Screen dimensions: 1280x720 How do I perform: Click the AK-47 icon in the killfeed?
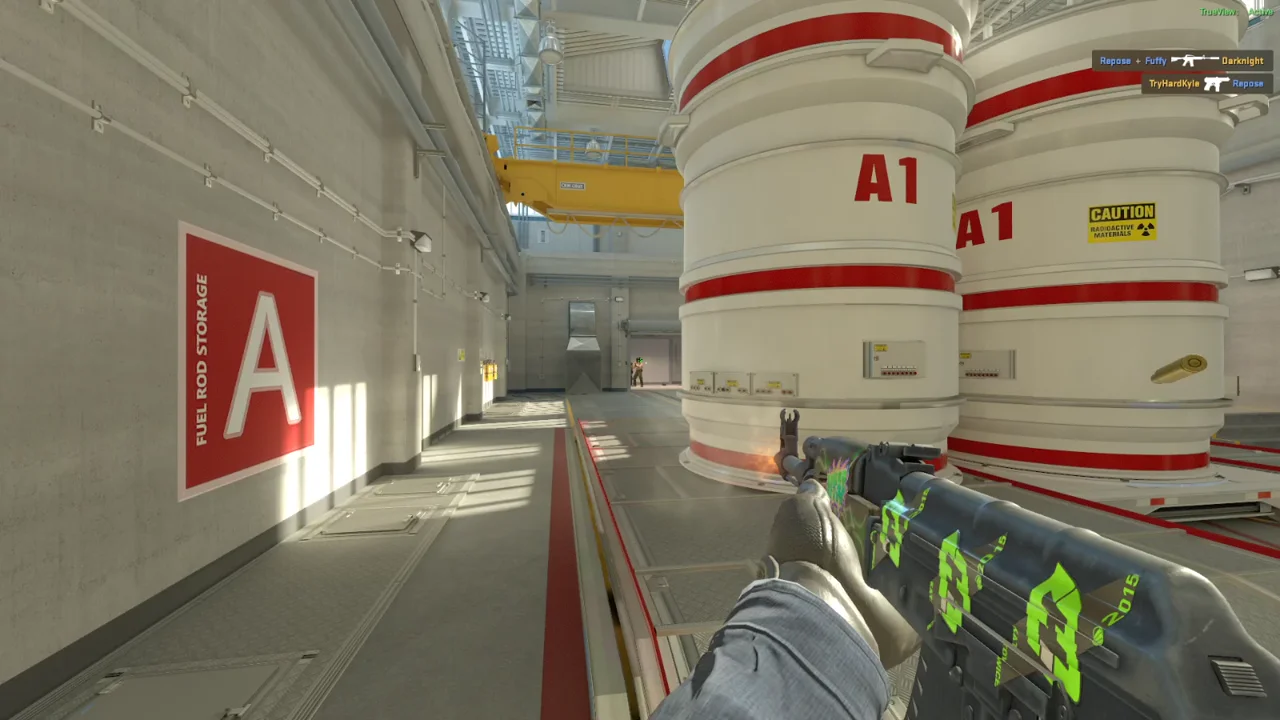[x=1194, y=60]
